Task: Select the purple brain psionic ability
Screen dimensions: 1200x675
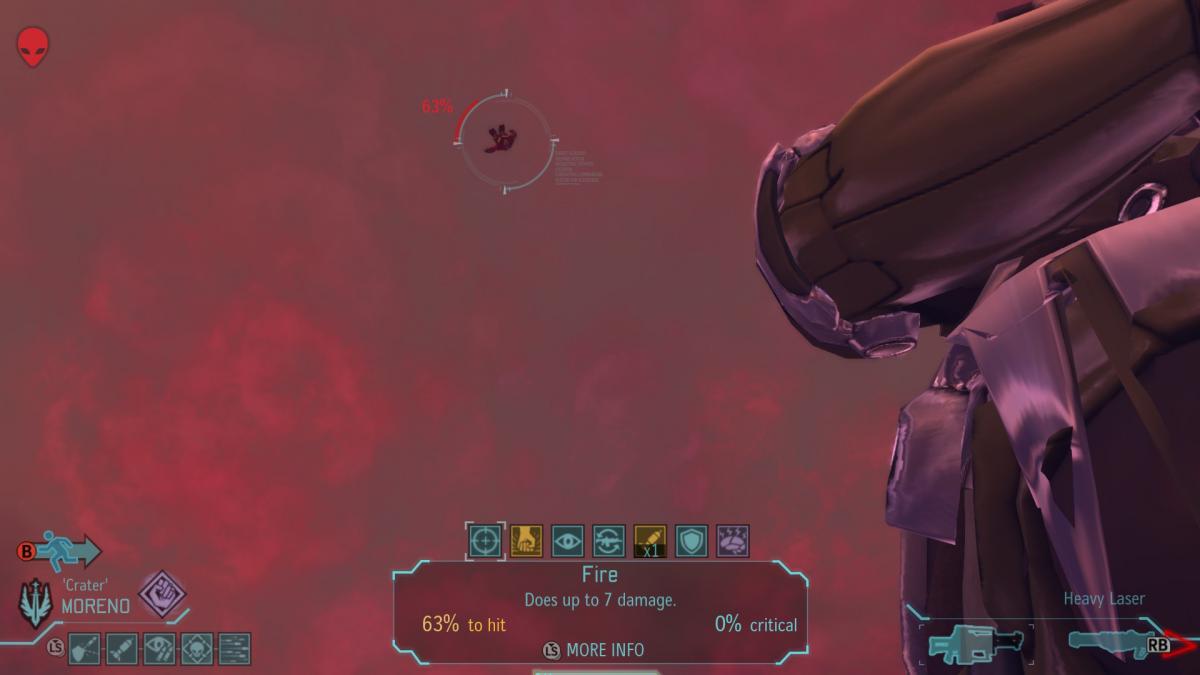Action: 732,541
